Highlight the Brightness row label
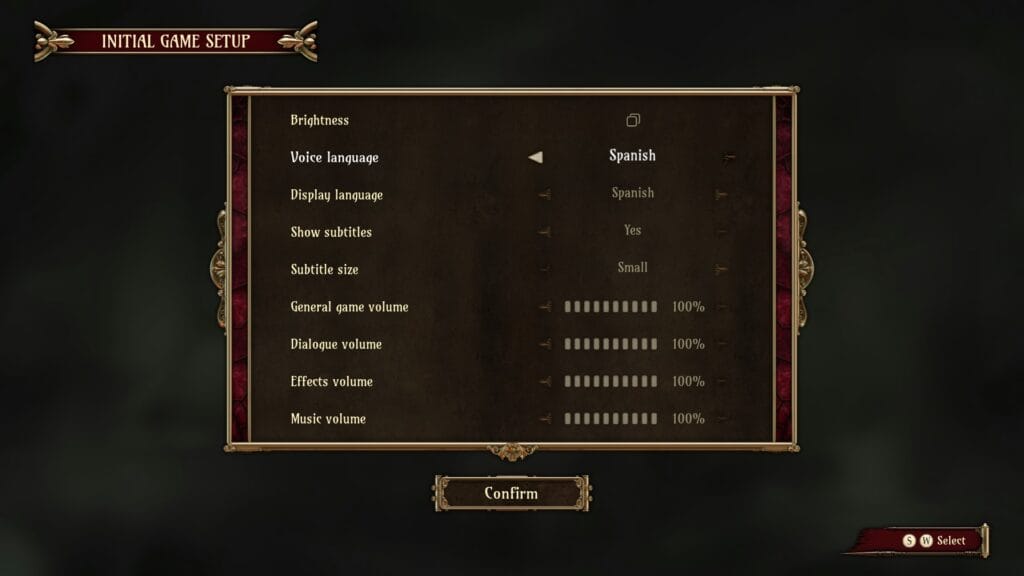Image resolution: width=1024 pixels, height=576 pixels. coord(320,120)
